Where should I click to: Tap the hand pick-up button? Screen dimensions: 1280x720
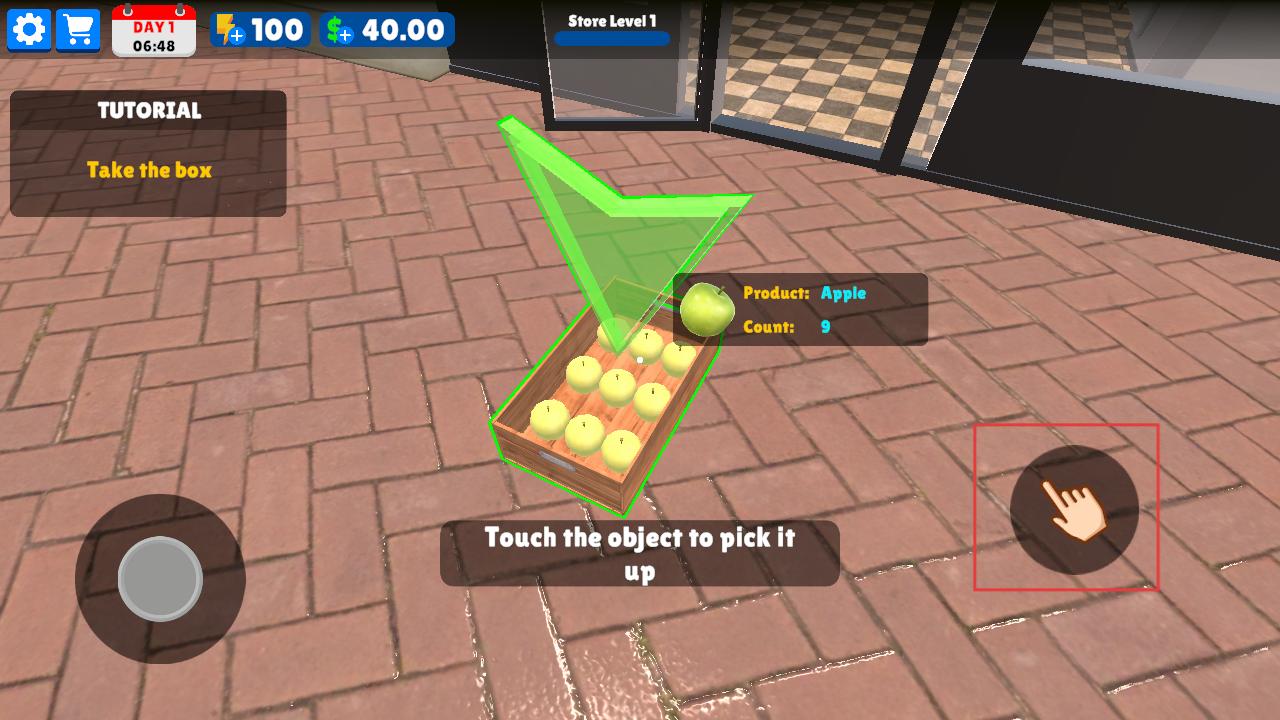point(1074,509)
